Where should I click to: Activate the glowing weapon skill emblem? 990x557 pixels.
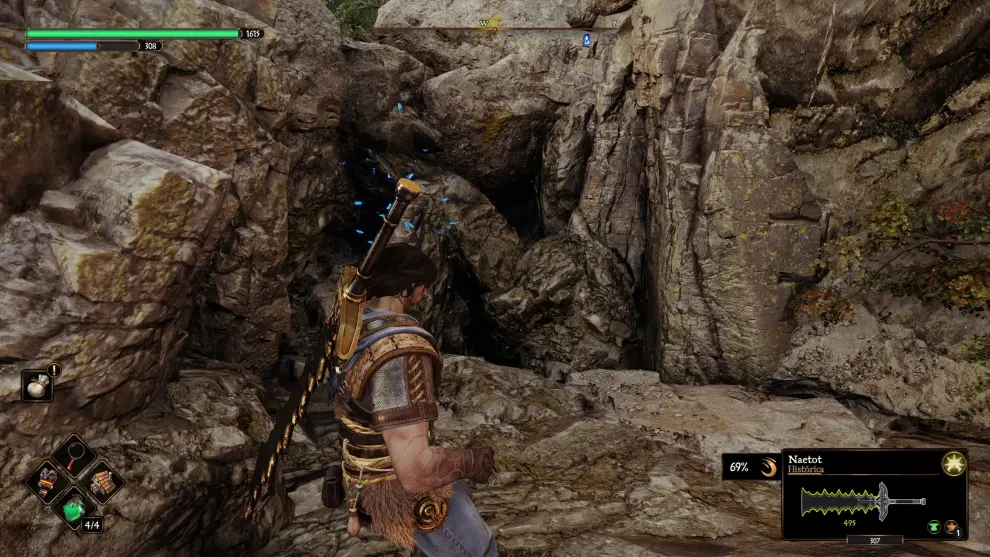pyautogui.click(x=953, y=464)
